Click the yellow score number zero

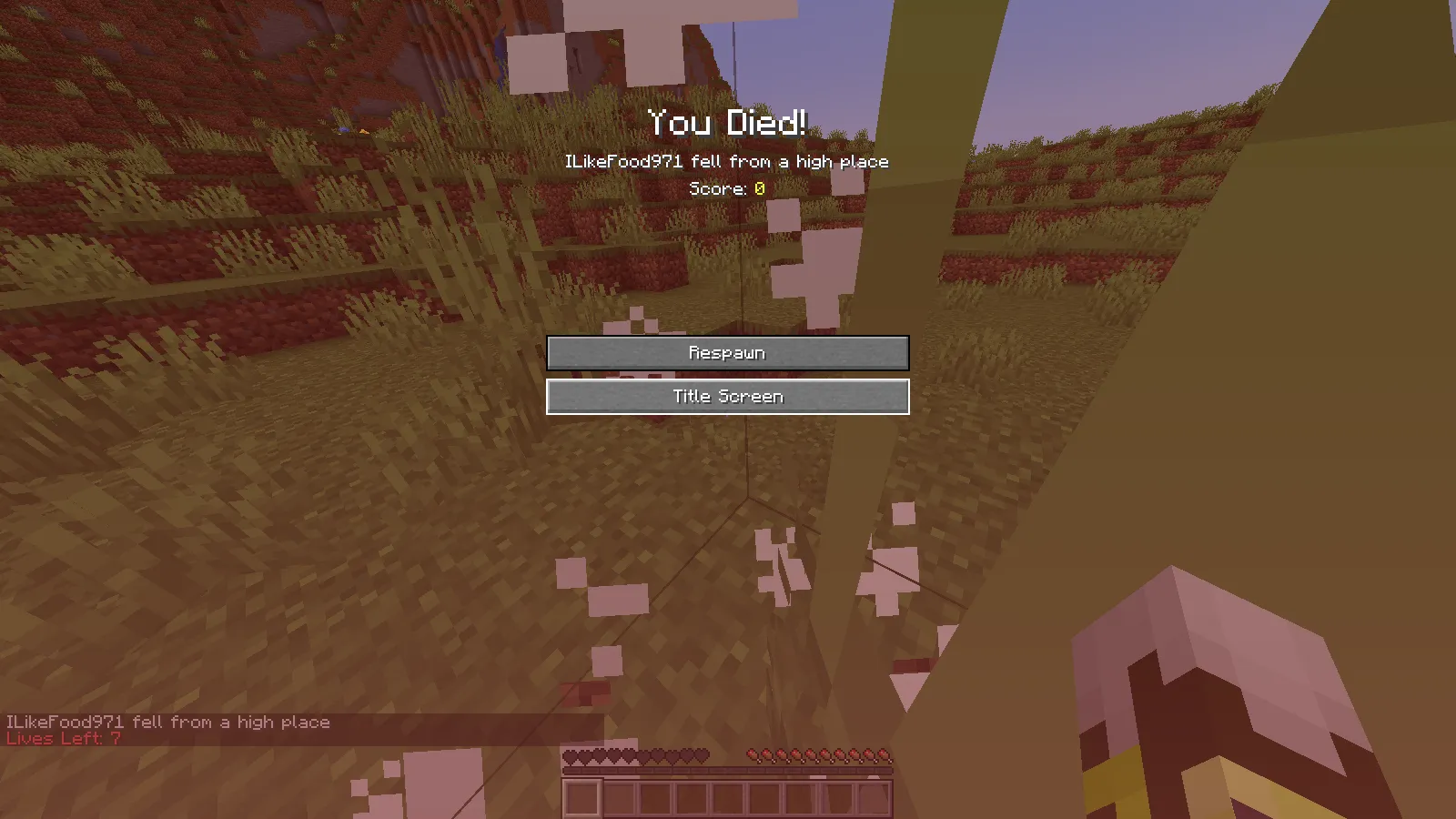[758, 189]
